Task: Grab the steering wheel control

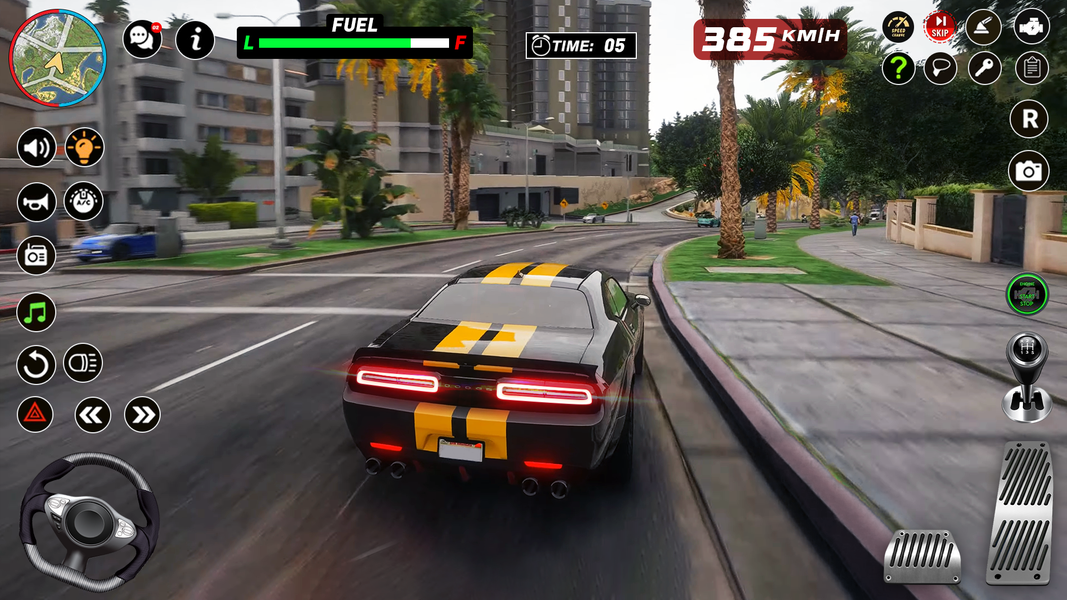Action: coord(89,519)
